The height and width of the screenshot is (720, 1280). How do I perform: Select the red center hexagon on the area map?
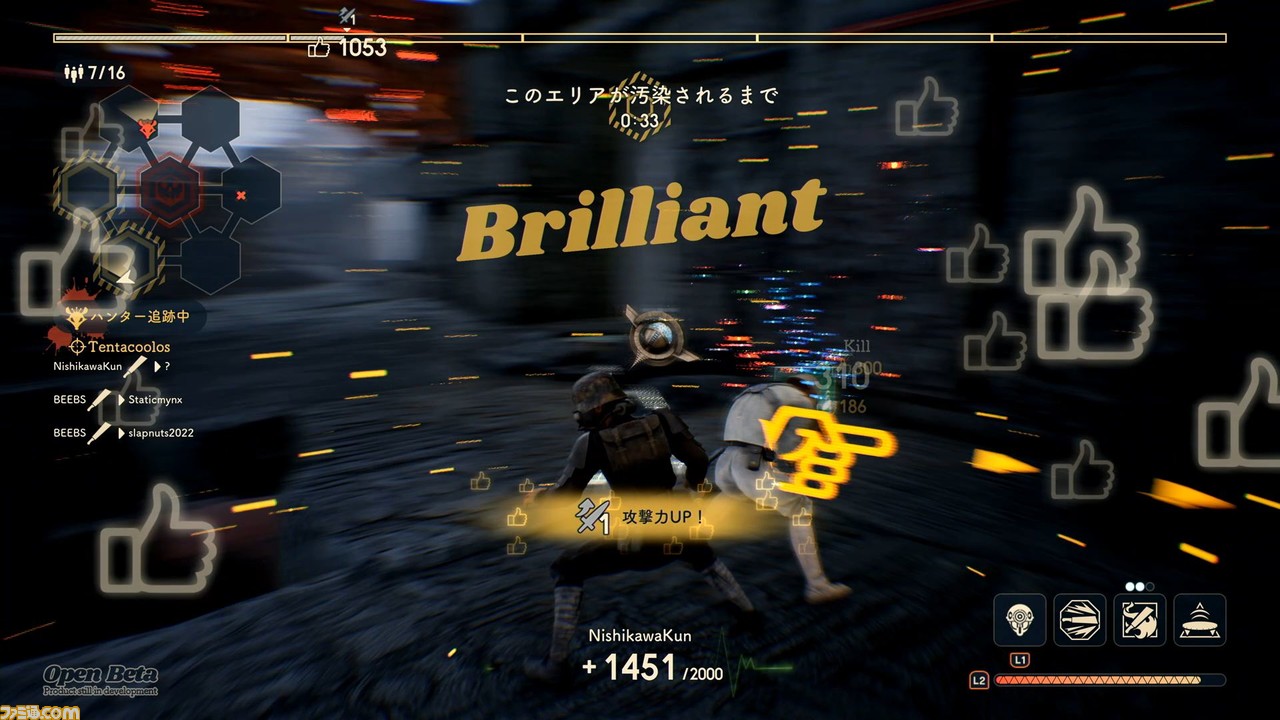coord(169,188)
